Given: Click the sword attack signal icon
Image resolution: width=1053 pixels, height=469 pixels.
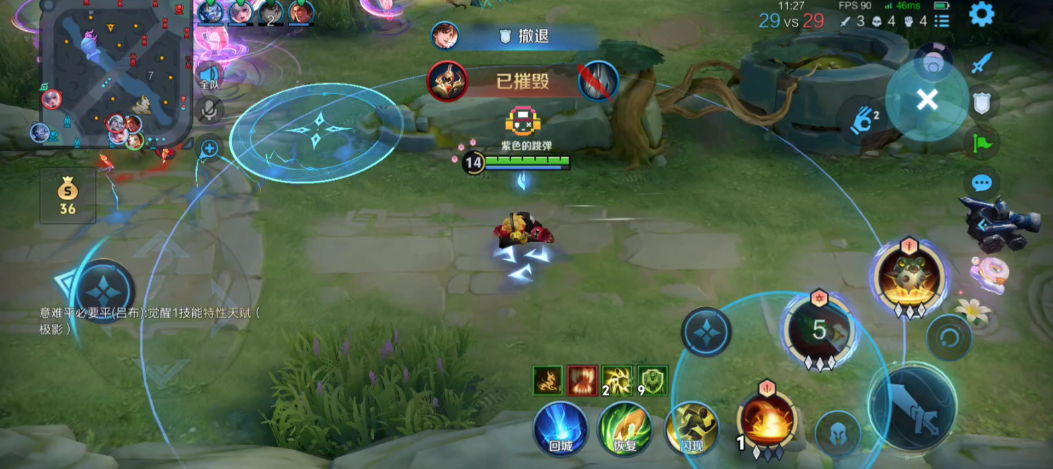Looking at the screenshot, I should point(982,61).
